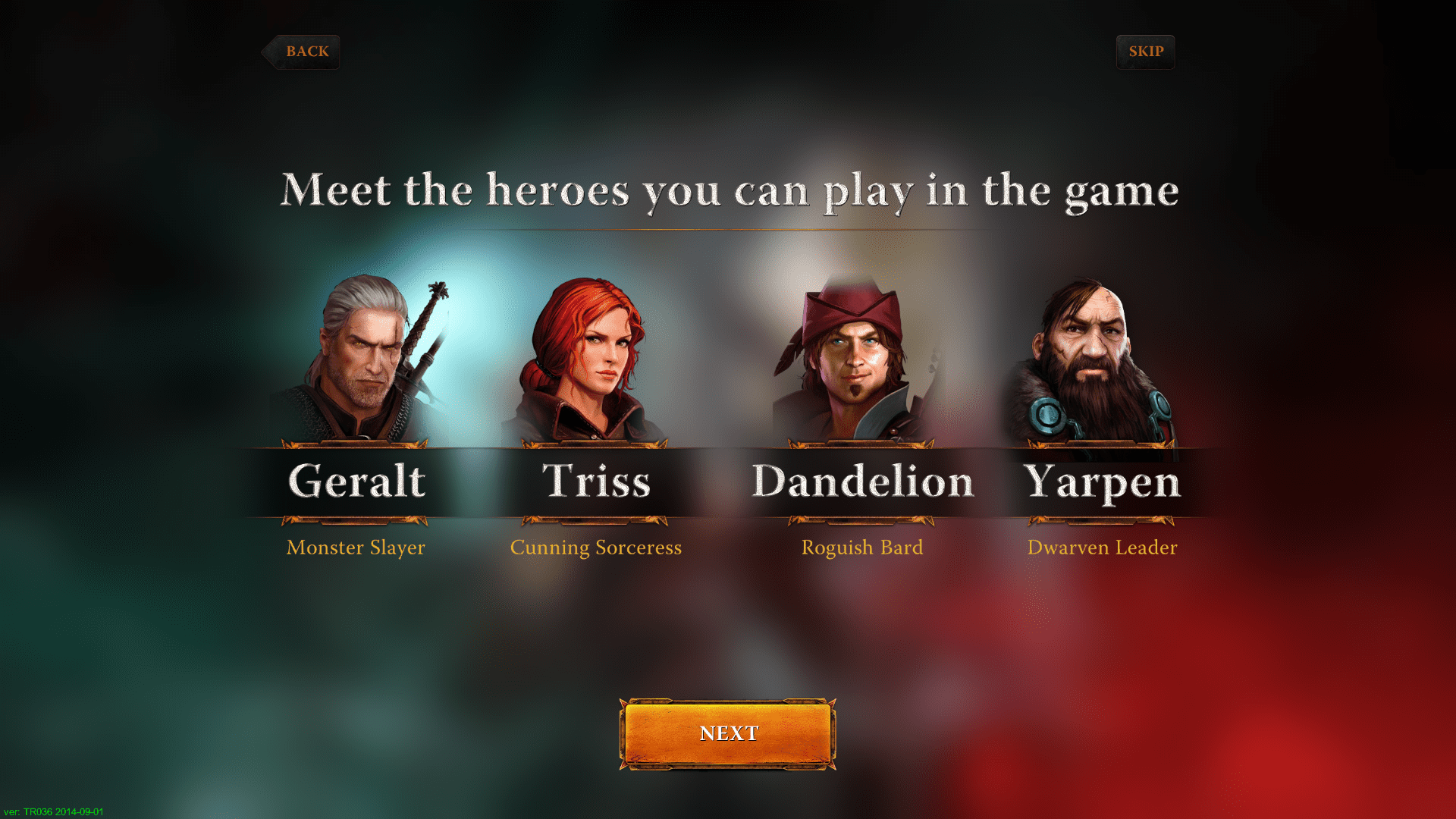Continue with the orange NEXT button
This screenshot has width=1456, height=819.
(x=728, y=733)
